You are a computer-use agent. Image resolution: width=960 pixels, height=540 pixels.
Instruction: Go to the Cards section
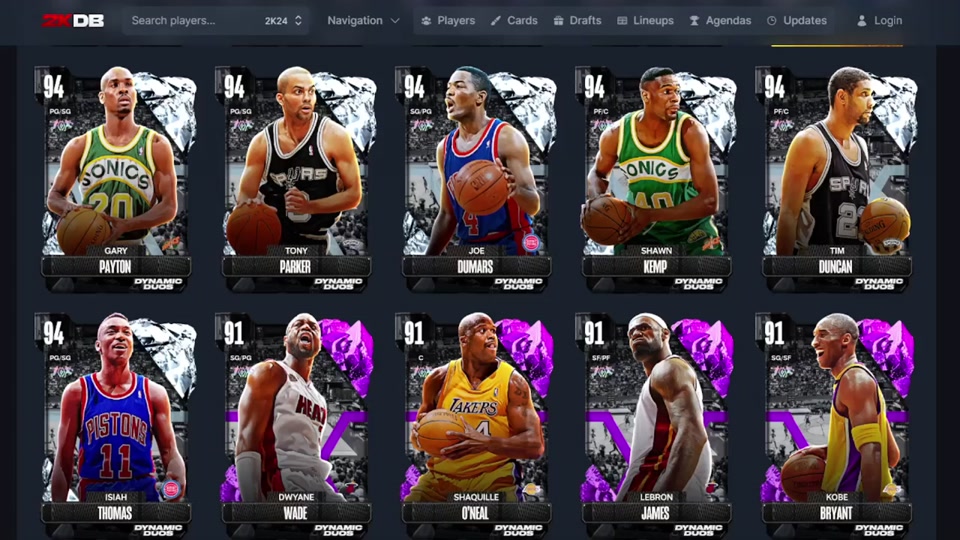pyautogui.click(x=514, y=20)
